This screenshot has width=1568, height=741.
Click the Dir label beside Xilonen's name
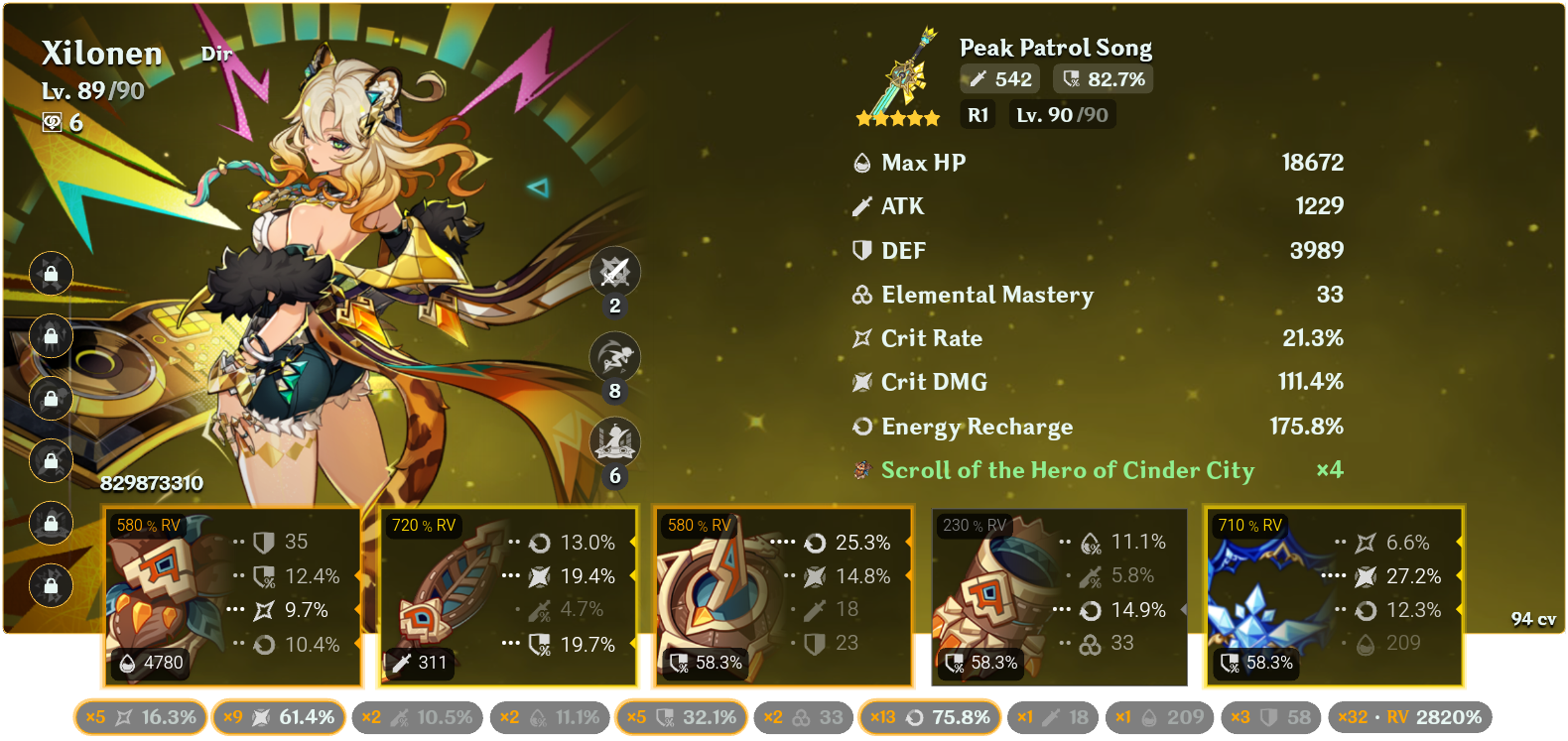[x=216, y=55]
